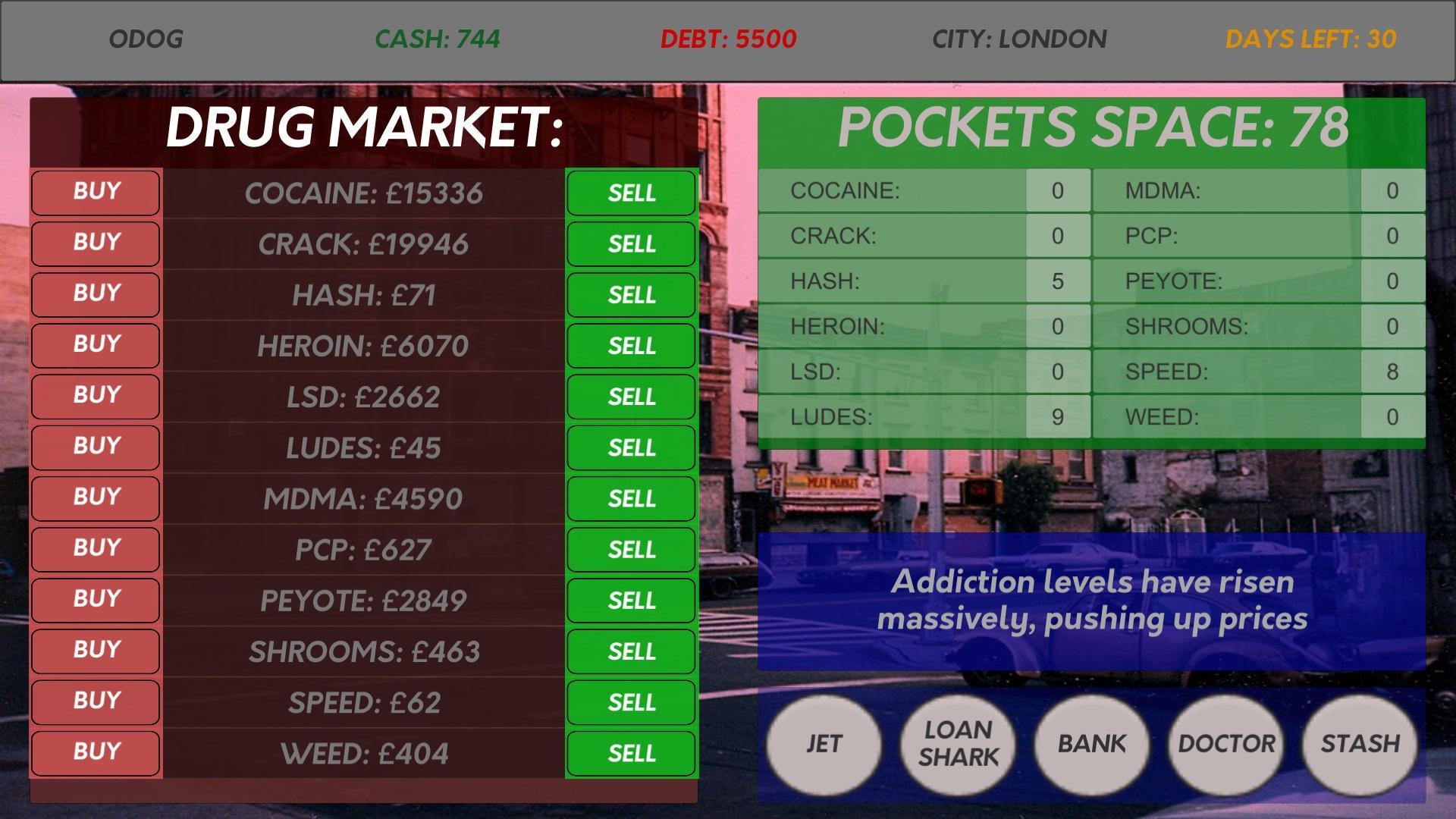Image resolution: width=1456 pixels, height=819 pixels.
Task: Visit the BANK
Action: tap(1090, 745)
